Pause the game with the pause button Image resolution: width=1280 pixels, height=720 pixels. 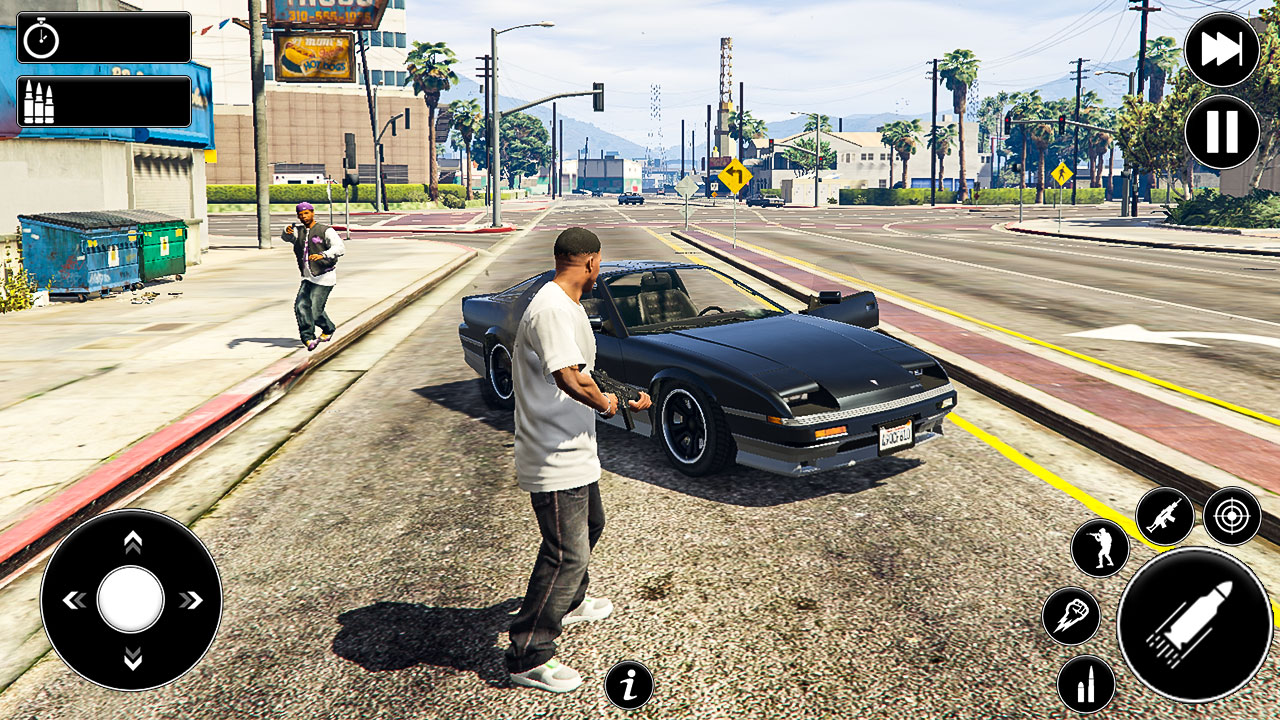pyautogui.click(x=1222, y=131)
